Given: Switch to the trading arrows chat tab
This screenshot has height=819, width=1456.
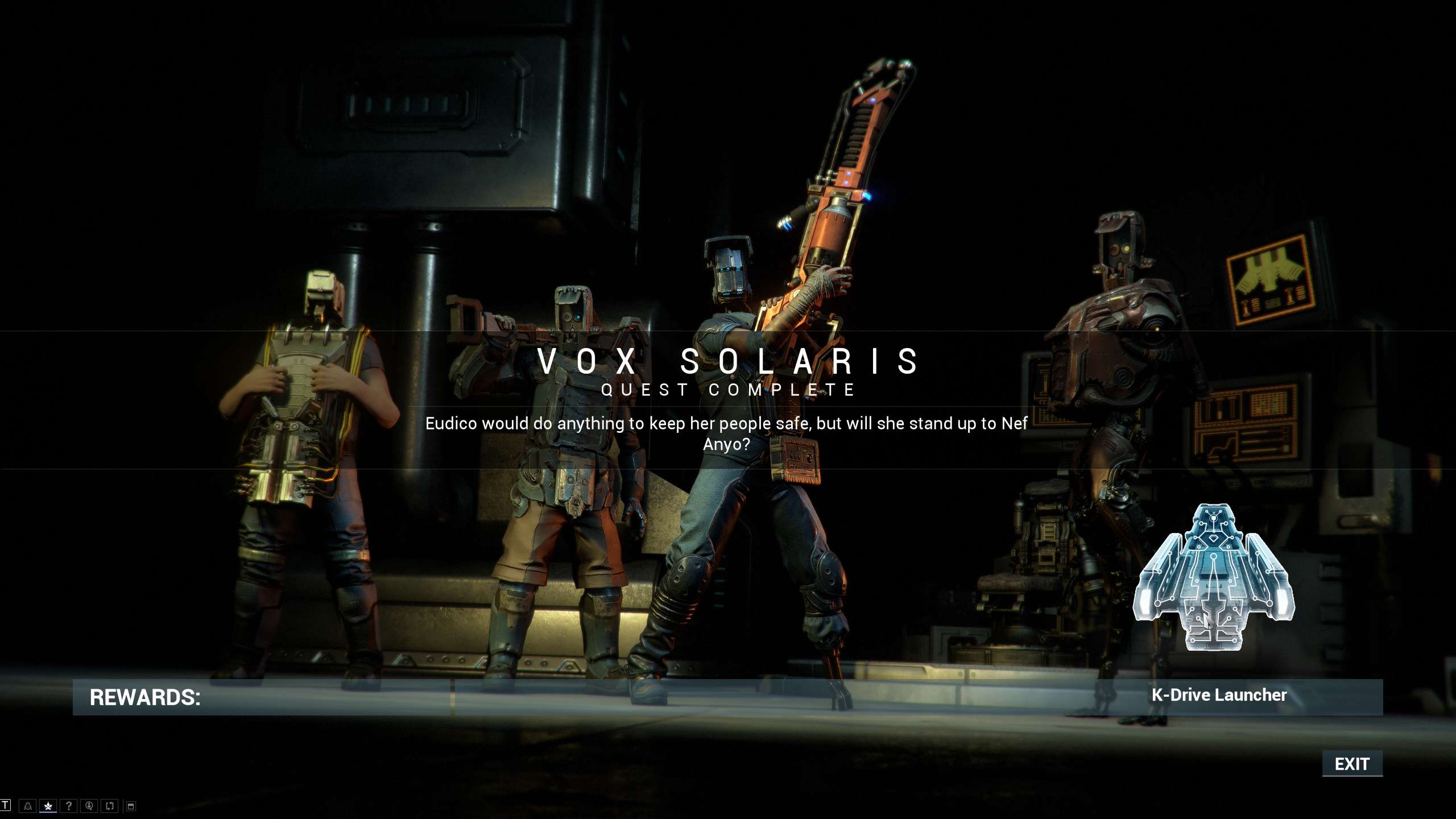Looking at the screenshot, I should point(110,806).
